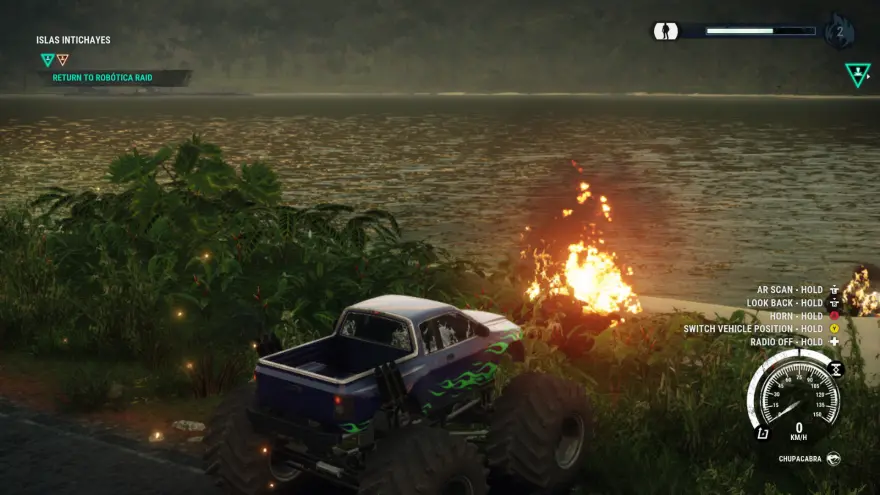Click the flame chaos level icon
The width and height of the screenshot is (880, 495).
tap(839, 31)
